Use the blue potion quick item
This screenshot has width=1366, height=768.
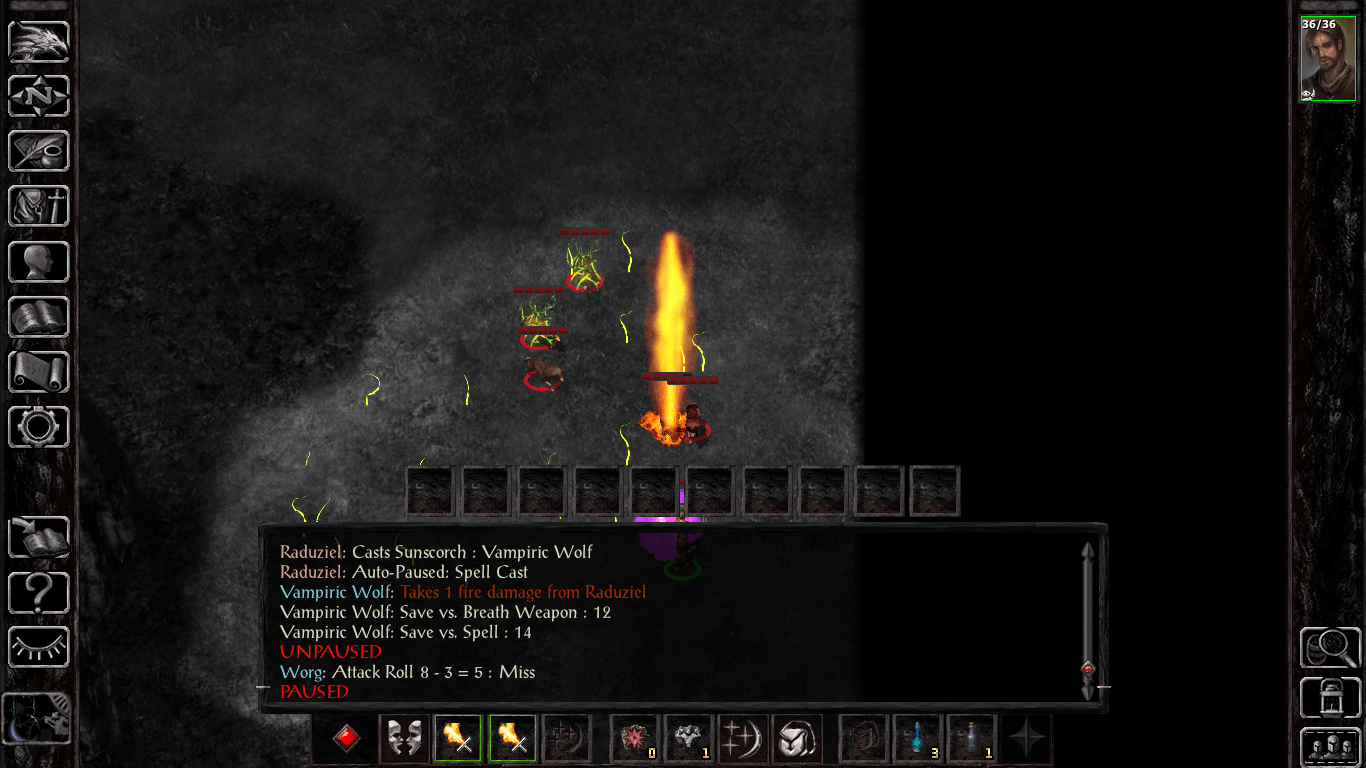917,738
